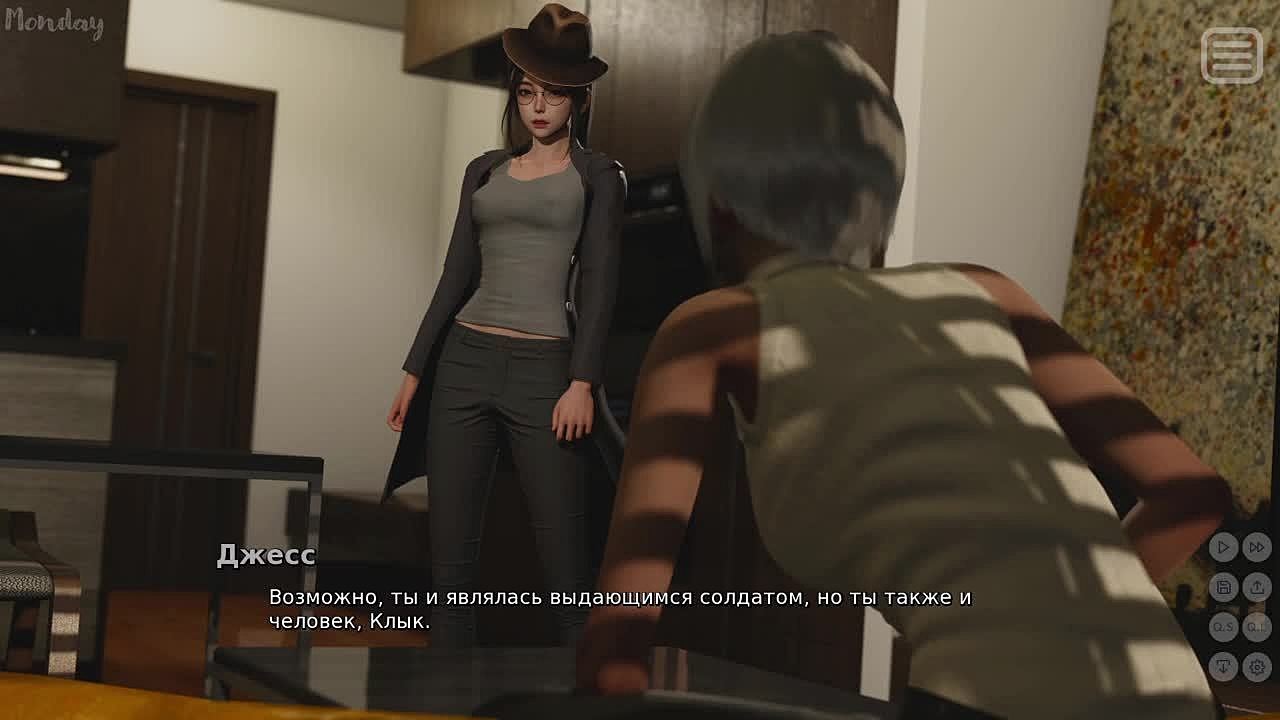Open the hamburger menu button

click(x=1232, y=55)
